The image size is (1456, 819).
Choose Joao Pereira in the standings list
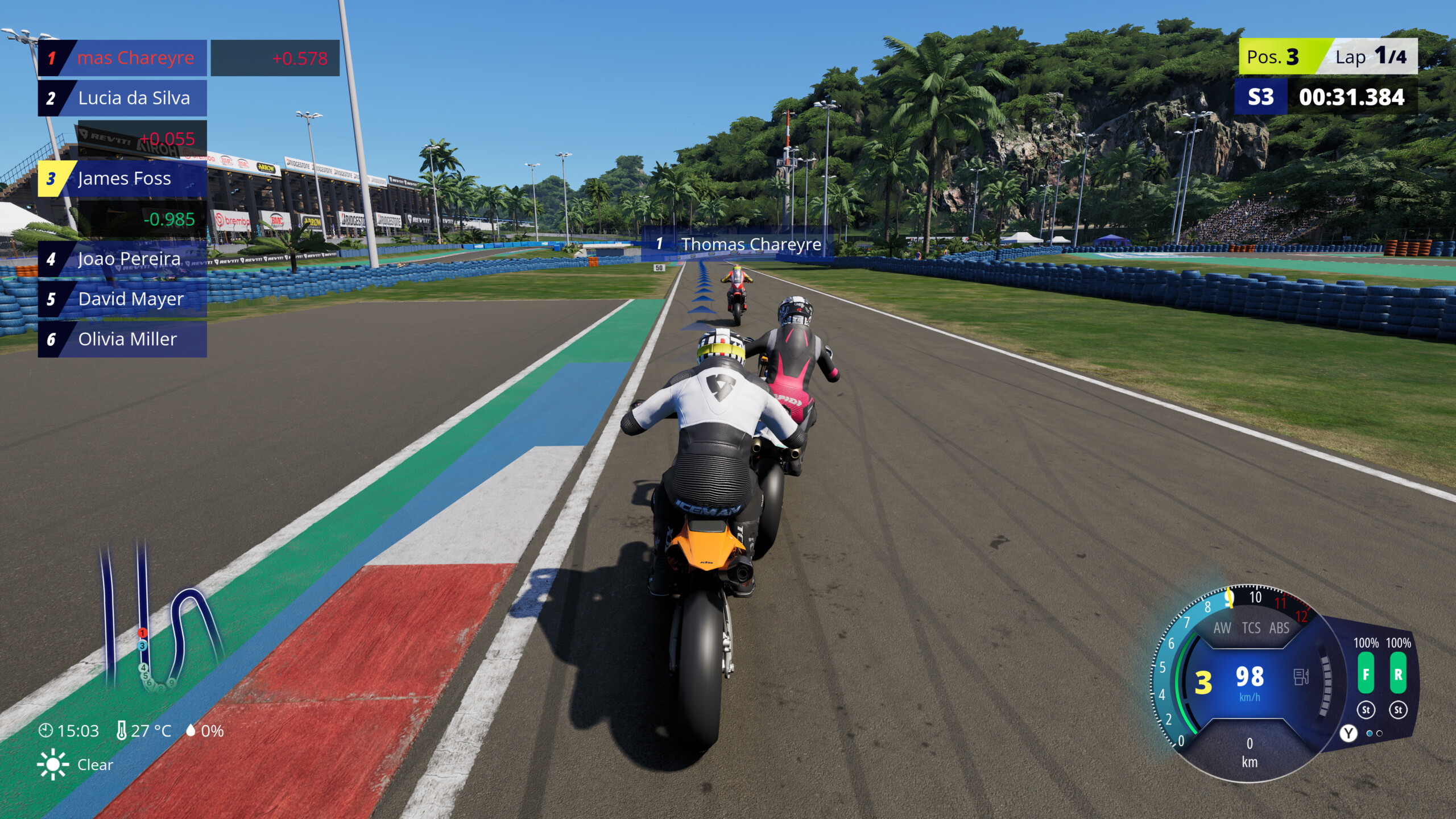pos(122,259)
